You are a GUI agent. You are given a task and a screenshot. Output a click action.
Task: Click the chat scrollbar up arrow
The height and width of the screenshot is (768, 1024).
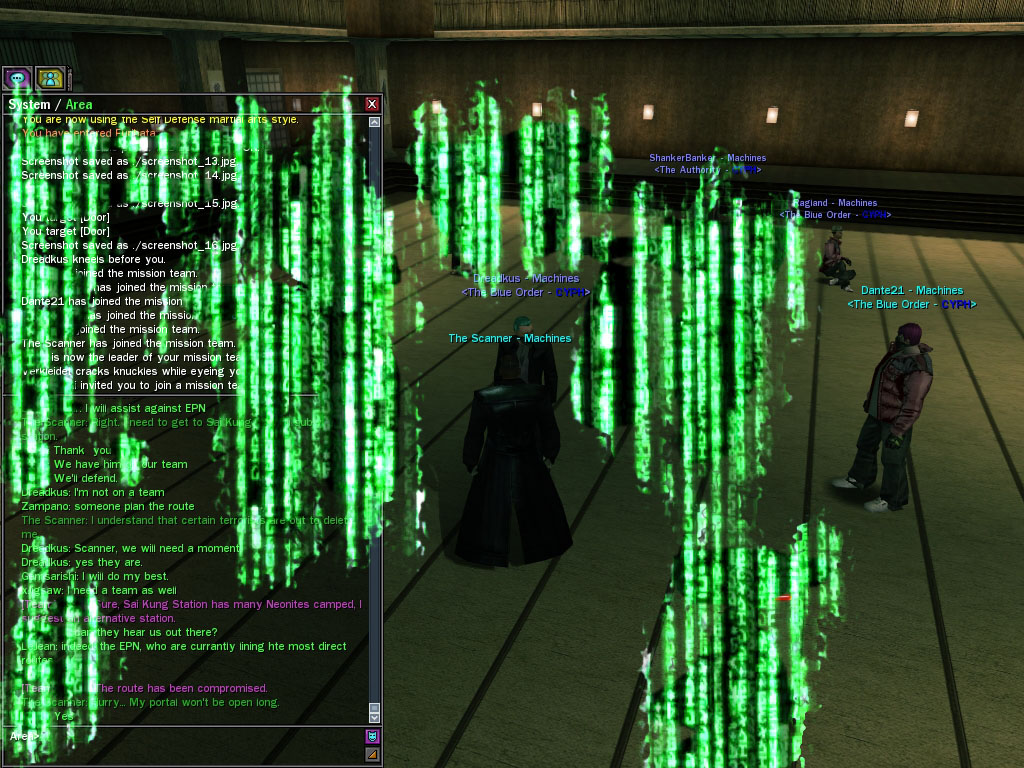[x=374, y=122]
